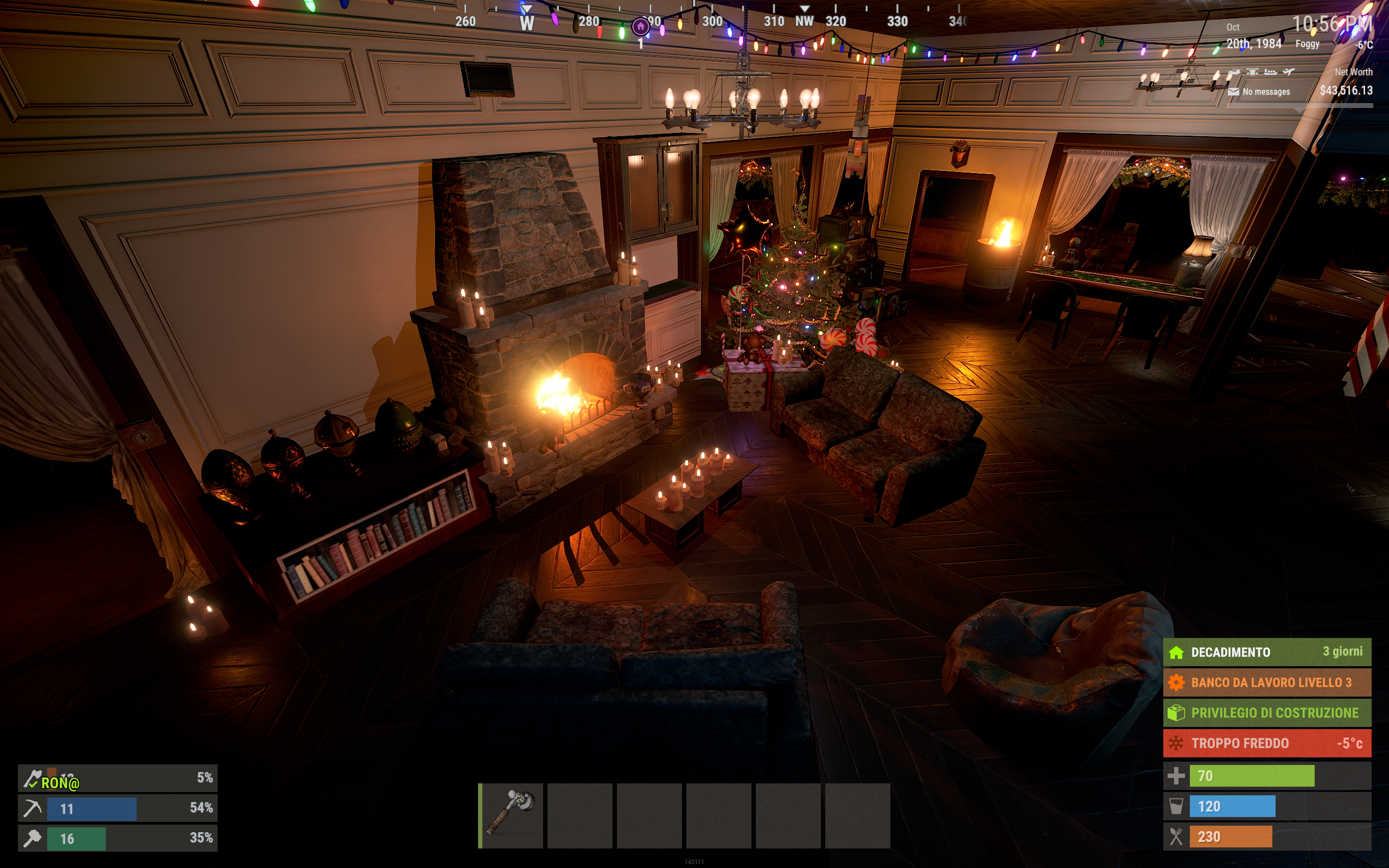Click the RON@ team member name
Screen dimensions: 1389x868
coord(60,783)
